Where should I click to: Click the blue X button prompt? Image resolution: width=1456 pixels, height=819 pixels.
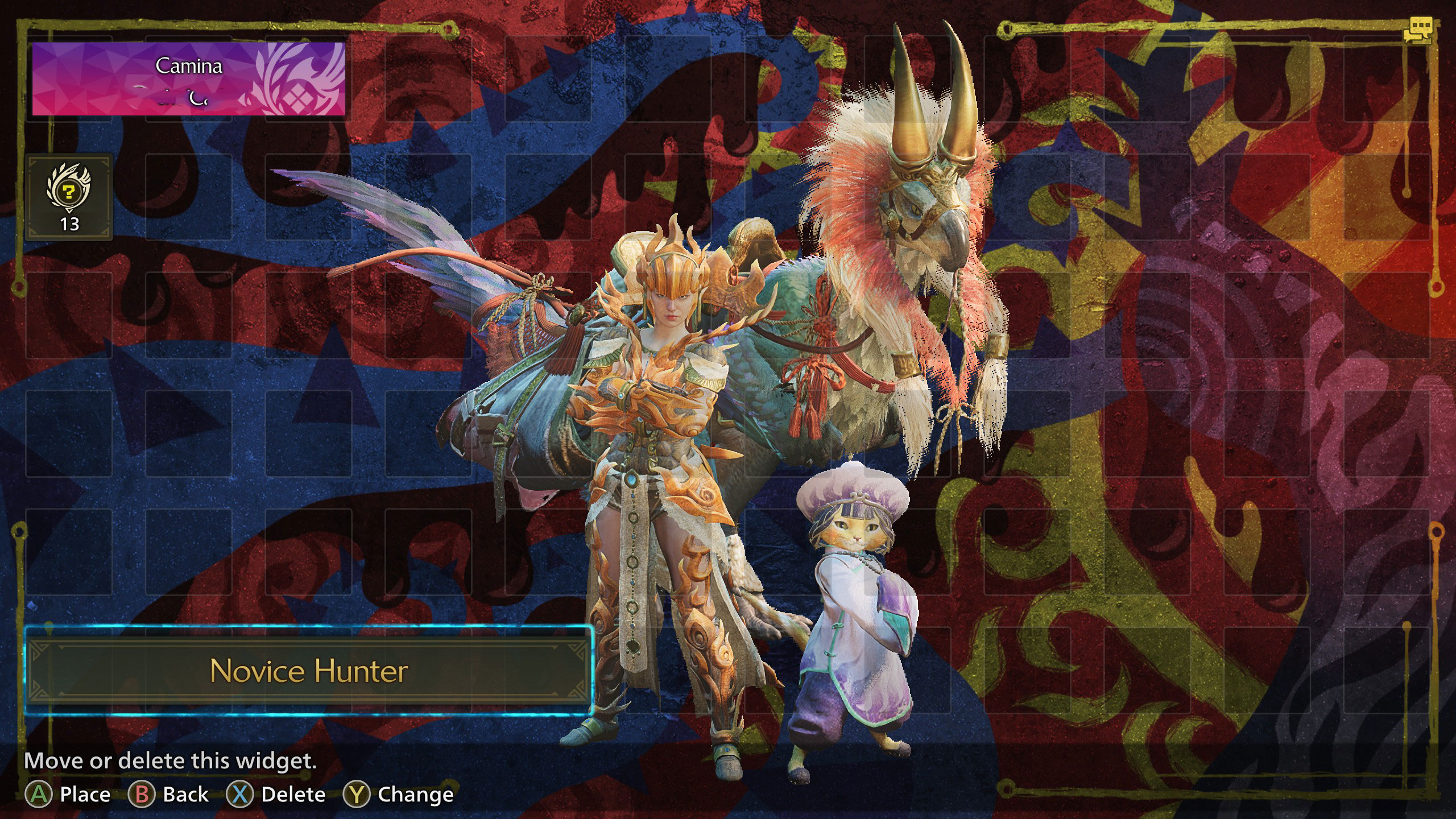[242, 794]
